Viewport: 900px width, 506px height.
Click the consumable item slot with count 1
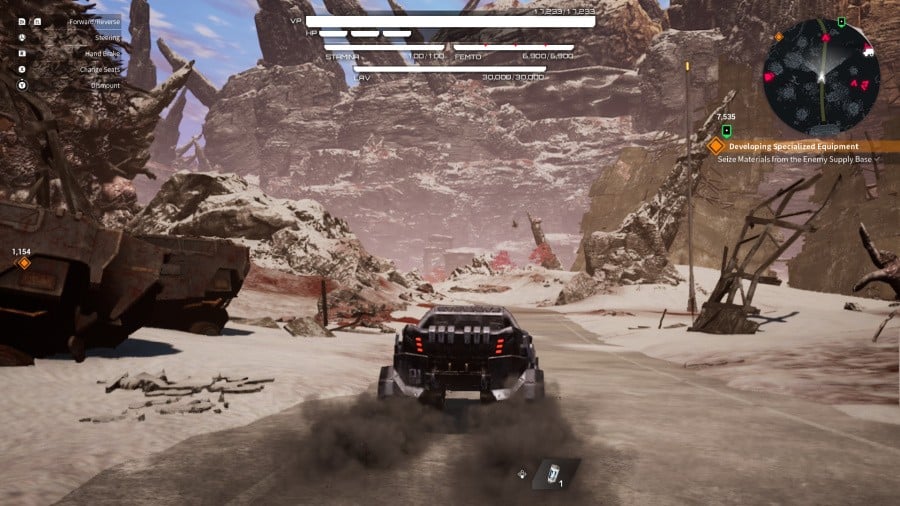(551, 473)
